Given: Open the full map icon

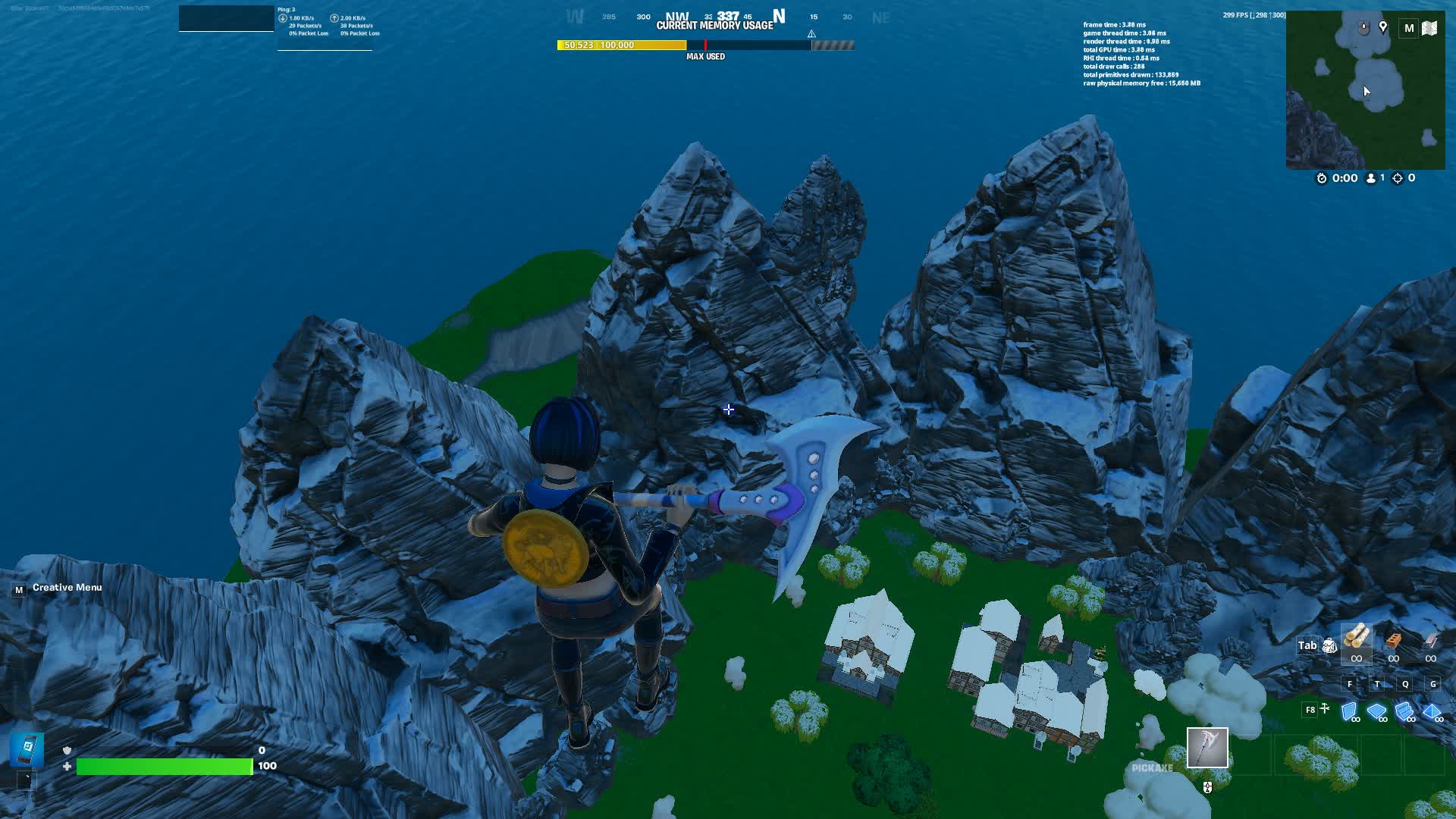Looking at the screenshot, I should pyautogui.click(x=1429, y=28).
